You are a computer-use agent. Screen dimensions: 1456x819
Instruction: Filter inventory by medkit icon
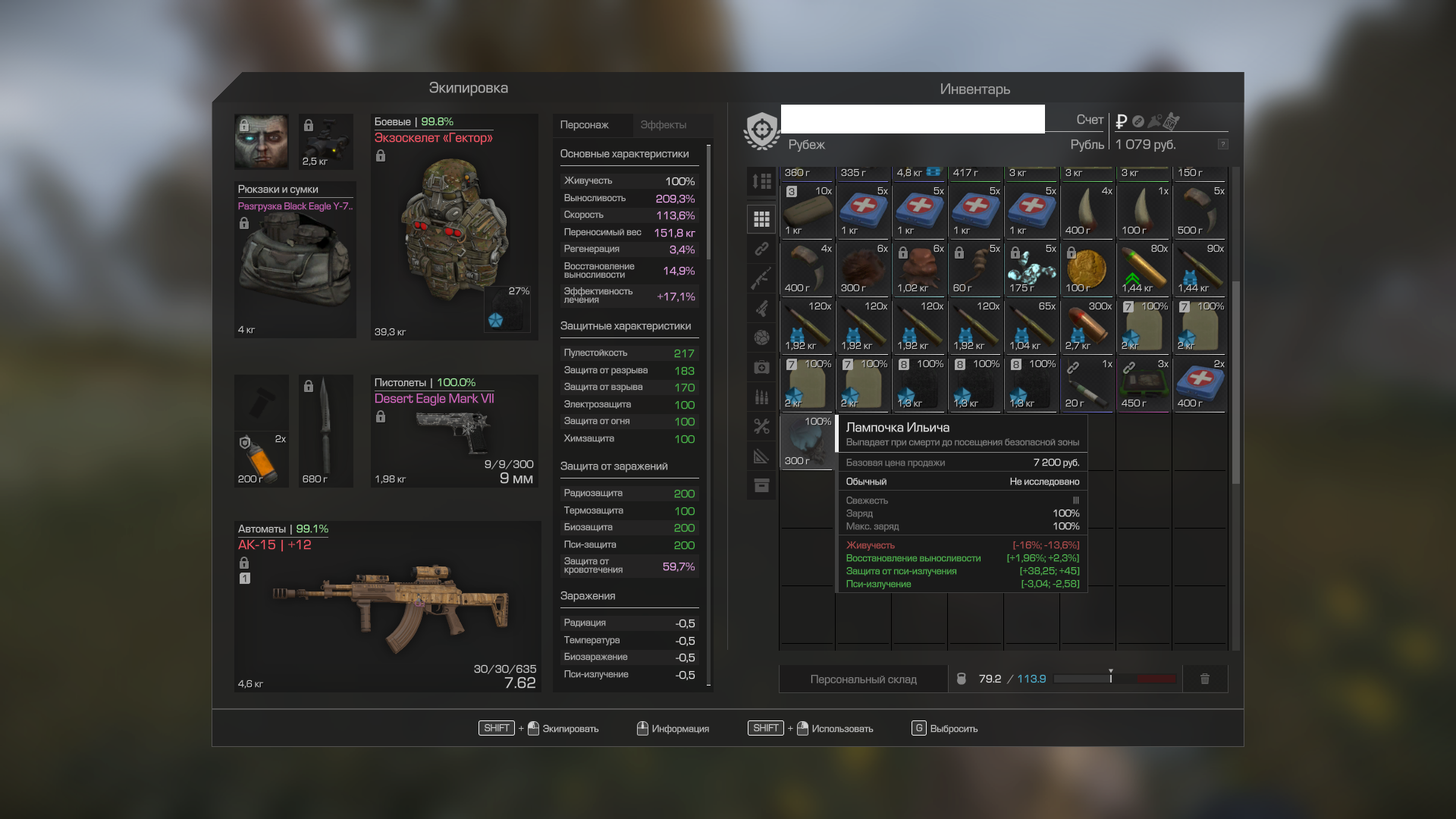[x=761, y=368]
